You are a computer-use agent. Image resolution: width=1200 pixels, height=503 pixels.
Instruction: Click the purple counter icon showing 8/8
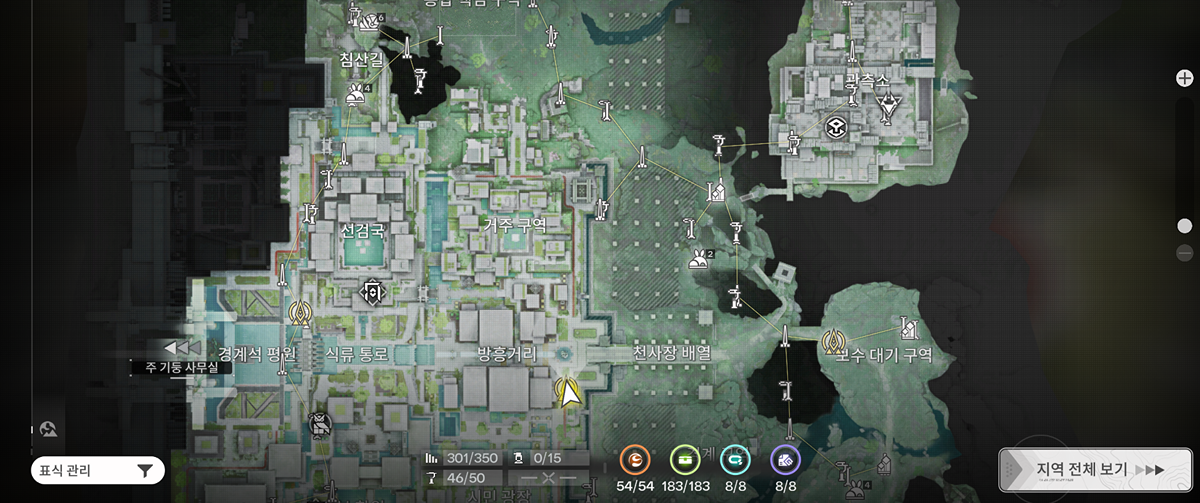(785, 460)
